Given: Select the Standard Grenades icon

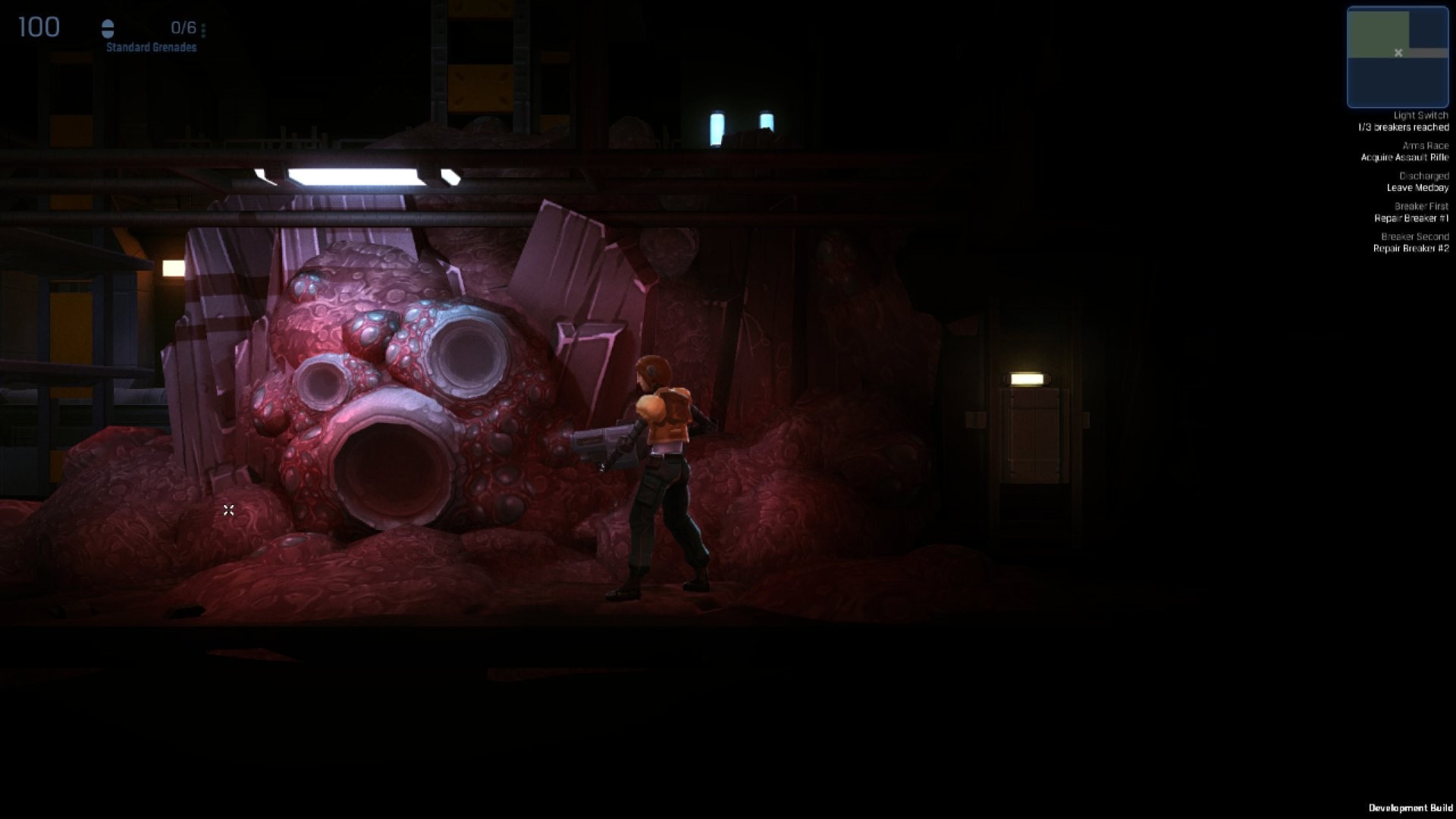Looking at the screenshot, I should point(108,30).
